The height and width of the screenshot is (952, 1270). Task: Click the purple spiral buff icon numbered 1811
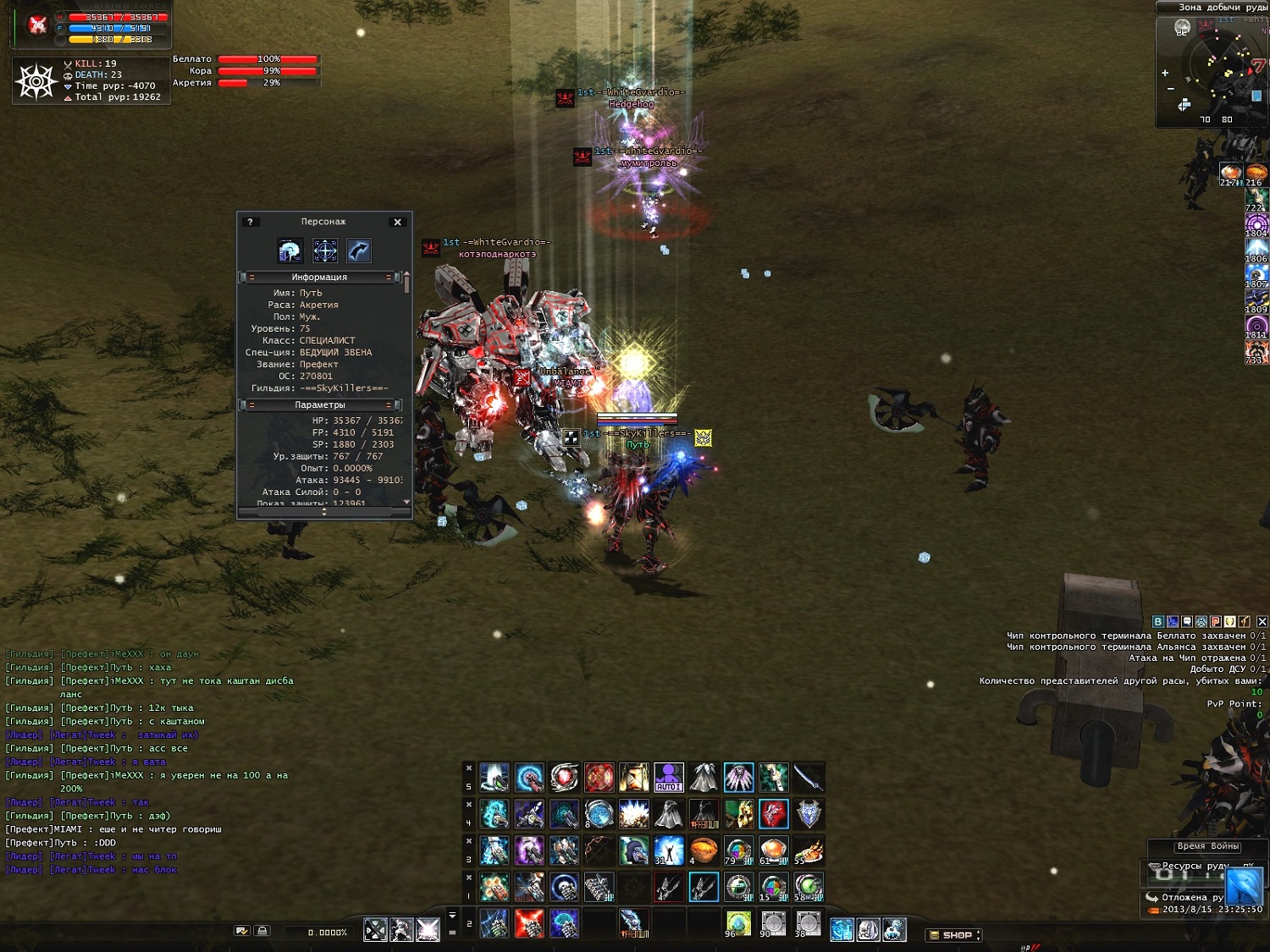pos(1256,327)
